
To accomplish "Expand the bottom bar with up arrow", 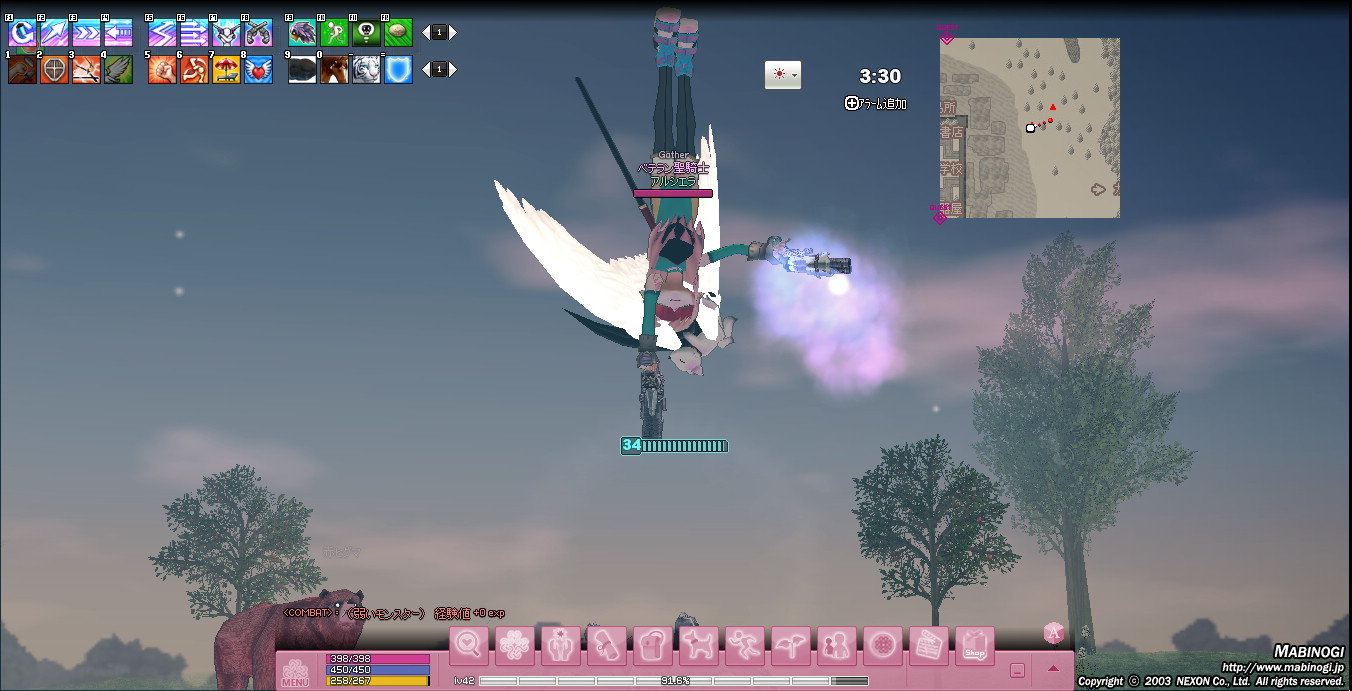I will tap(1053, 669).
